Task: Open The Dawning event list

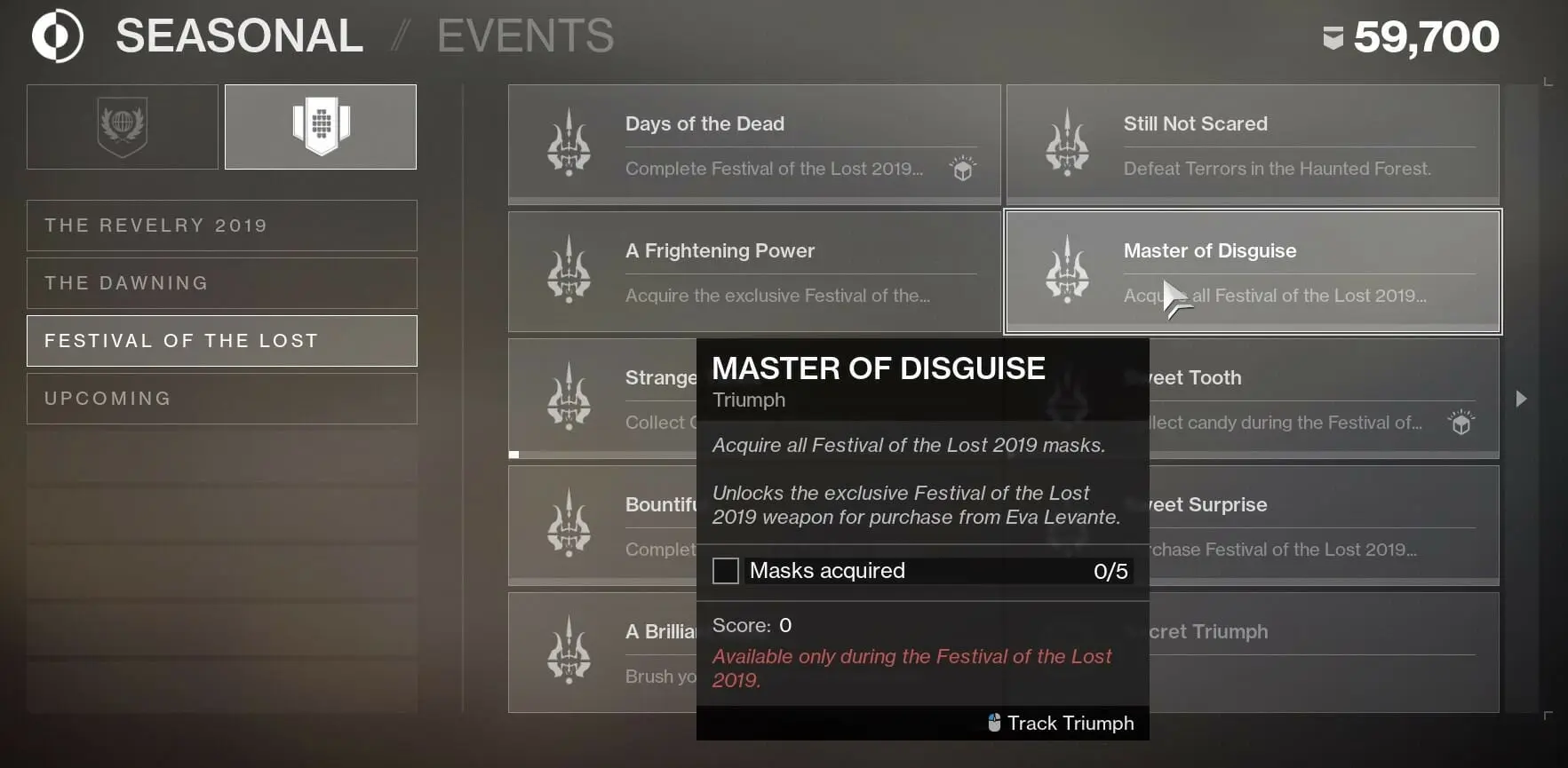Action: 221,283
